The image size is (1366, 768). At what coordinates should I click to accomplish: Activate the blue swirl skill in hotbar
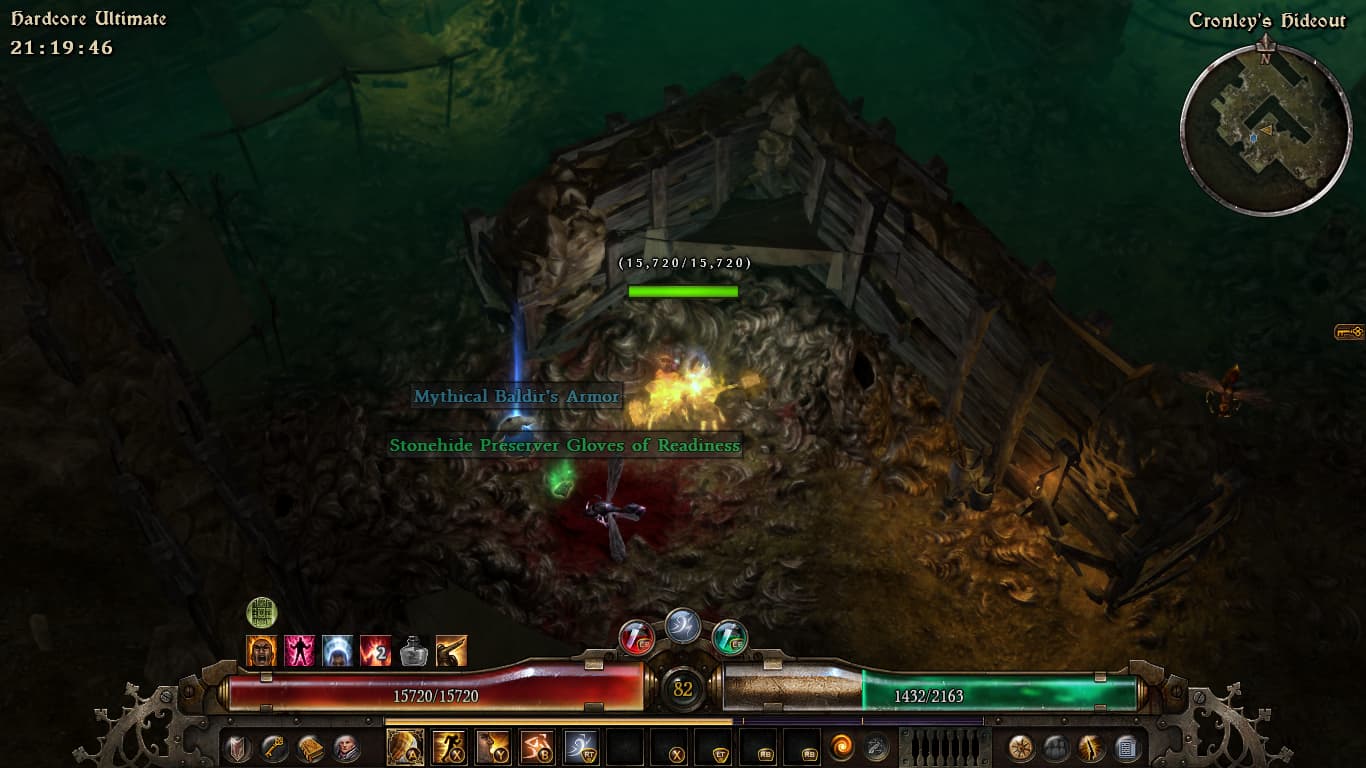581,747
